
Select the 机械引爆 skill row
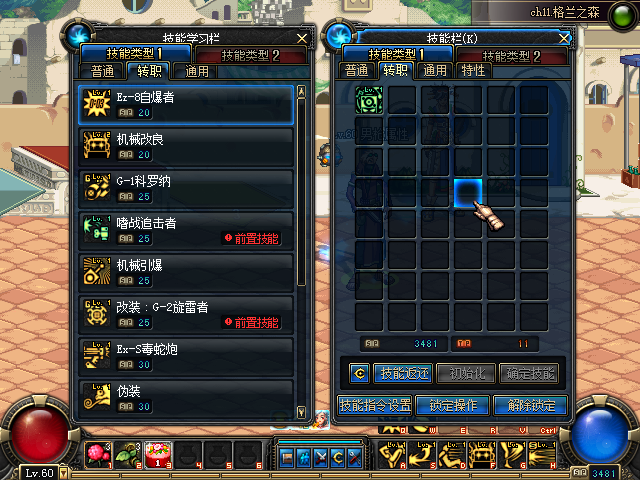click(x=186, y=273)
